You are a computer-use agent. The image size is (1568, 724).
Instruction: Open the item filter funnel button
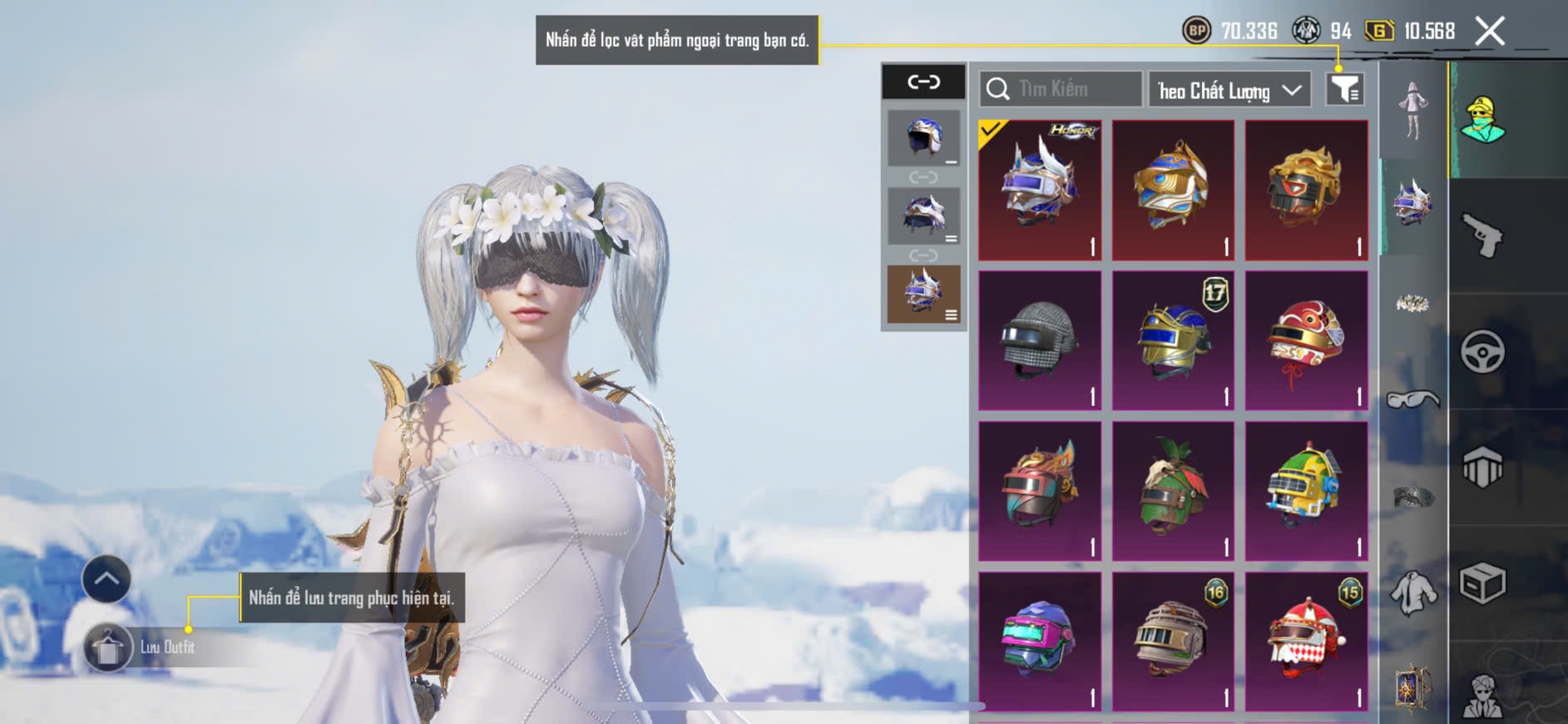1344,89
